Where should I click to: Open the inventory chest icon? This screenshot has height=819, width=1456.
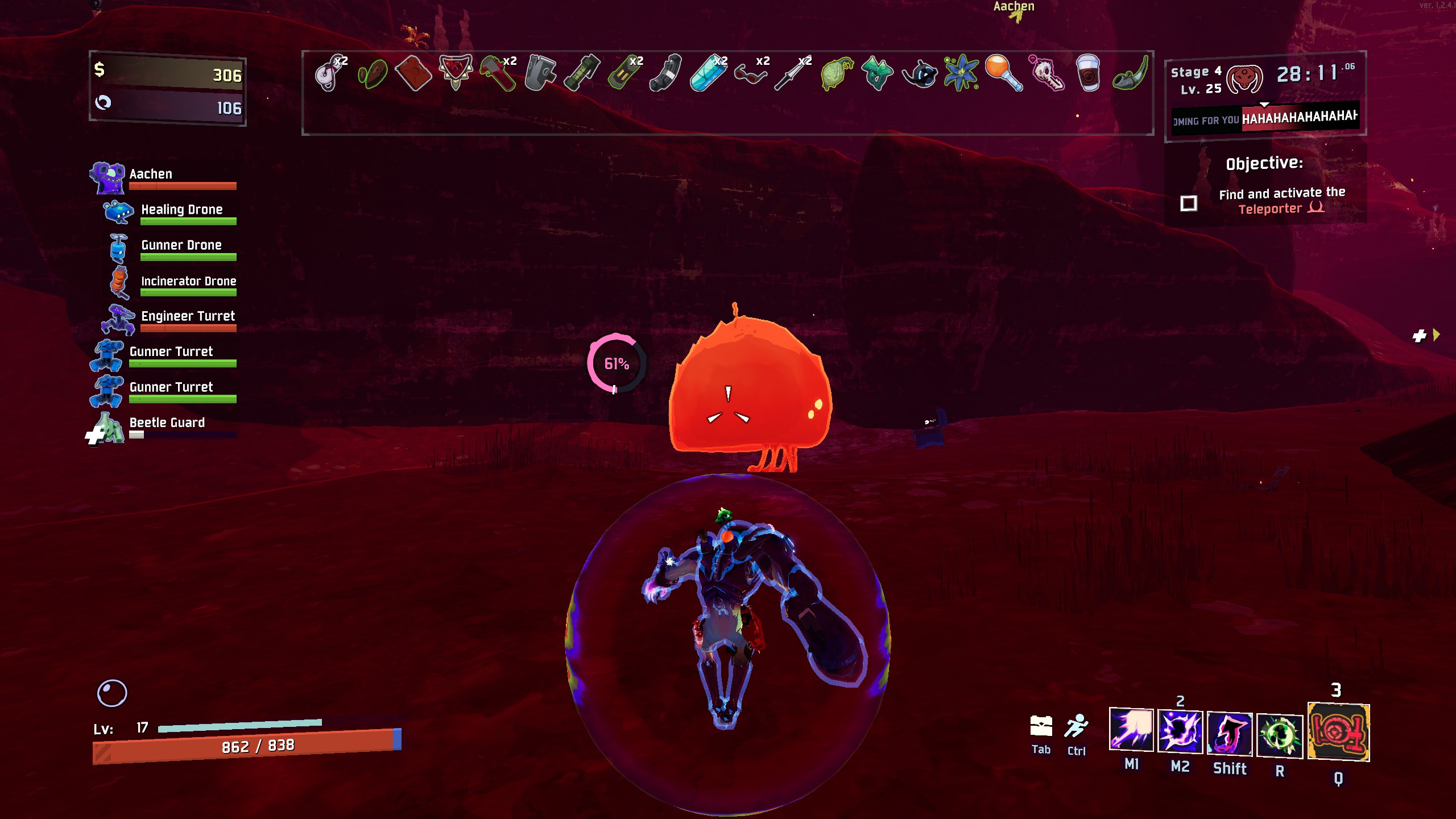(x=1041, y=726)
